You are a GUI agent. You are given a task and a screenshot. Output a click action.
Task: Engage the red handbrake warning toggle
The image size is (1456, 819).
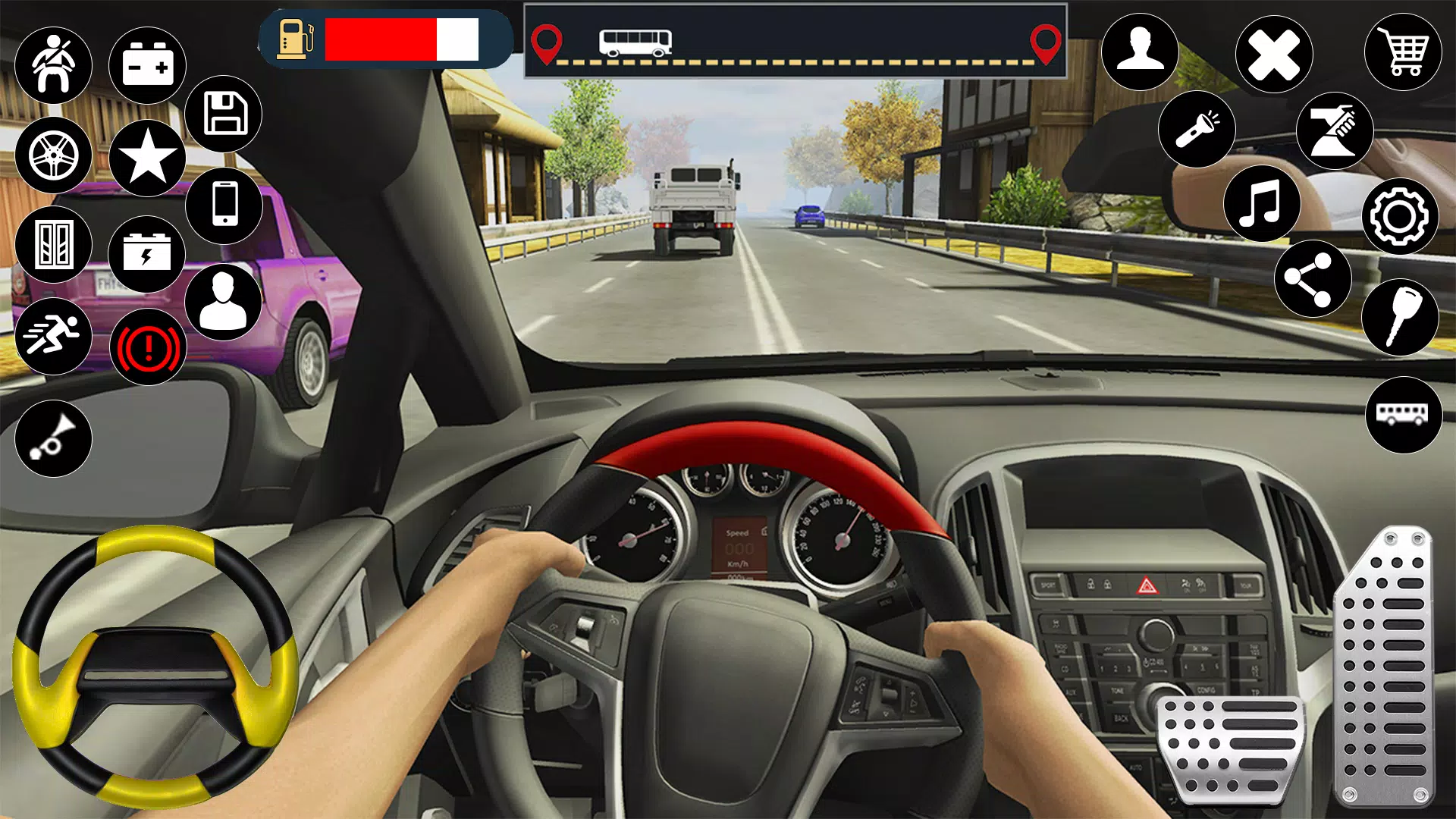[149, 347]
